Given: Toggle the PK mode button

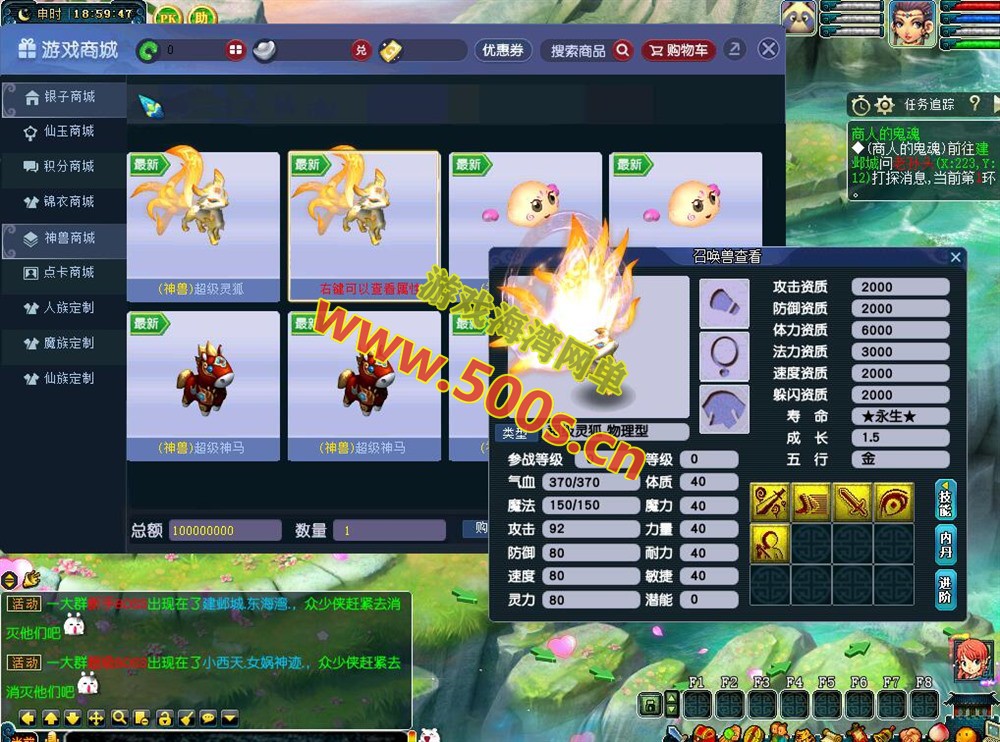Looking at the screenshot, I should coord(168,17).
